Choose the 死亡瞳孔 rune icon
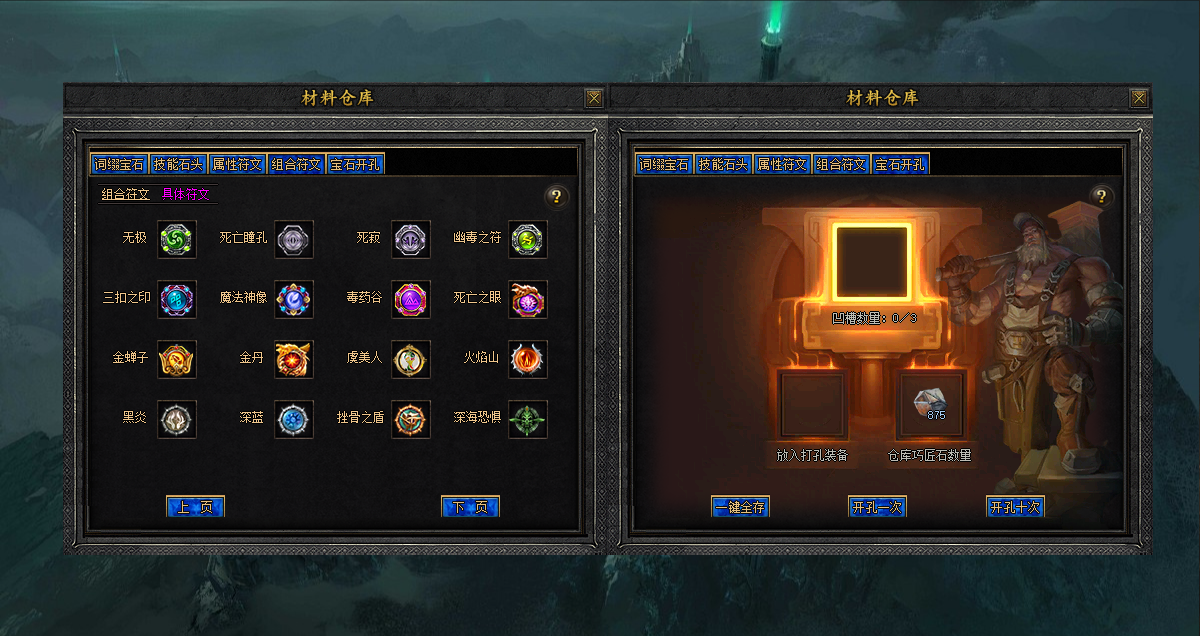Screen dimensions: 1200x636 [x=294, y=239]
